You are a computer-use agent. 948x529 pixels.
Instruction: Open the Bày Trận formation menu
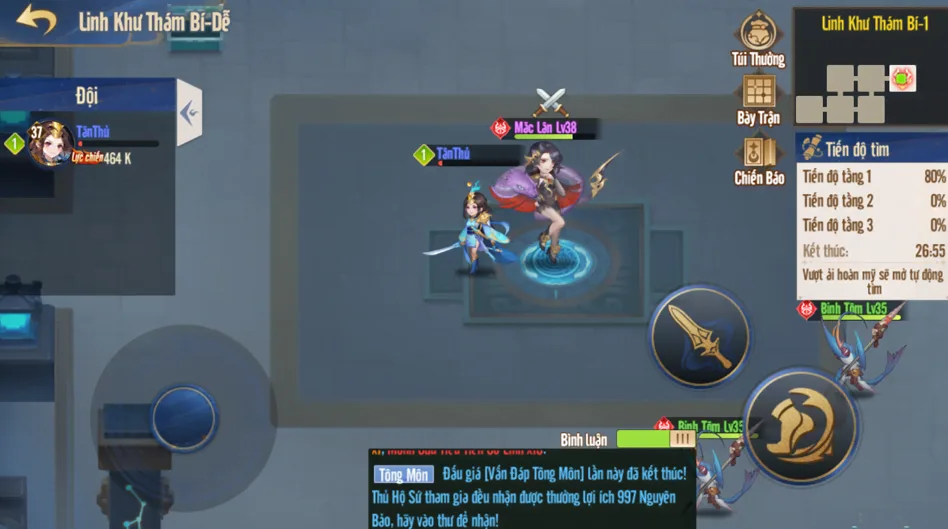click(x=759, y=99)
